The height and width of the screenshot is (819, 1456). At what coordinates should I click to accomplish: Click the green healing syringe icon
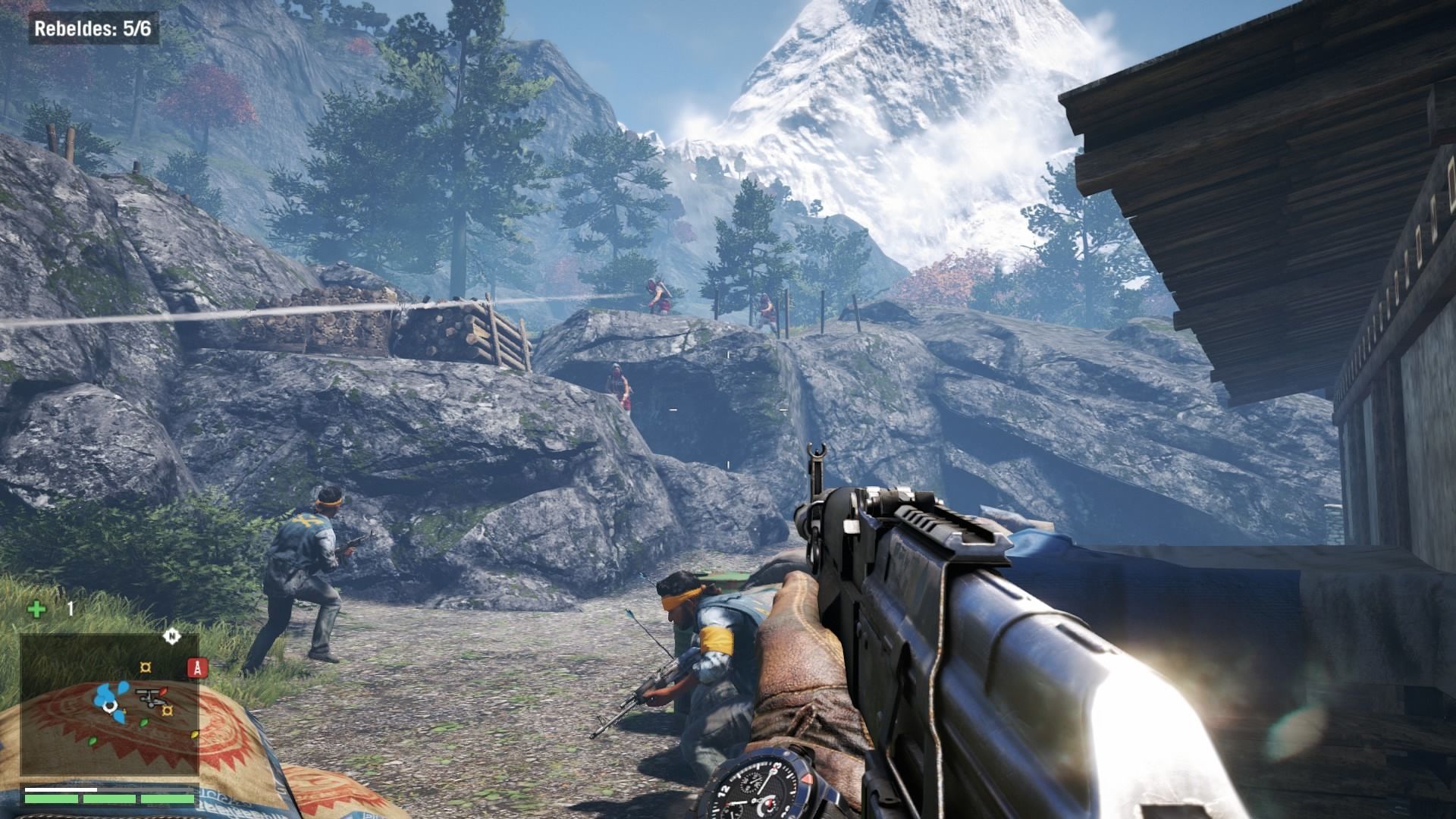(36, 609)
